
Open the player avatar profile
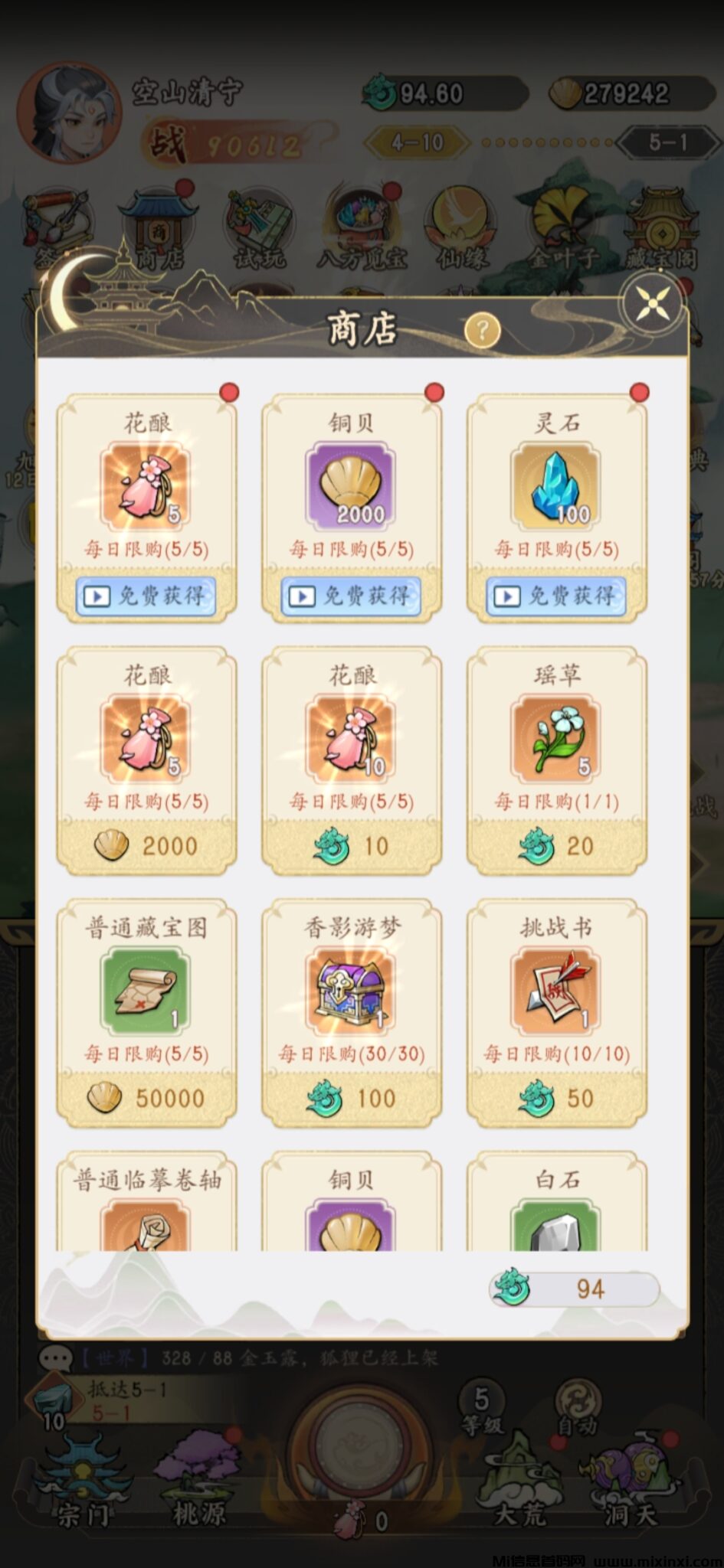pos(69,115)
